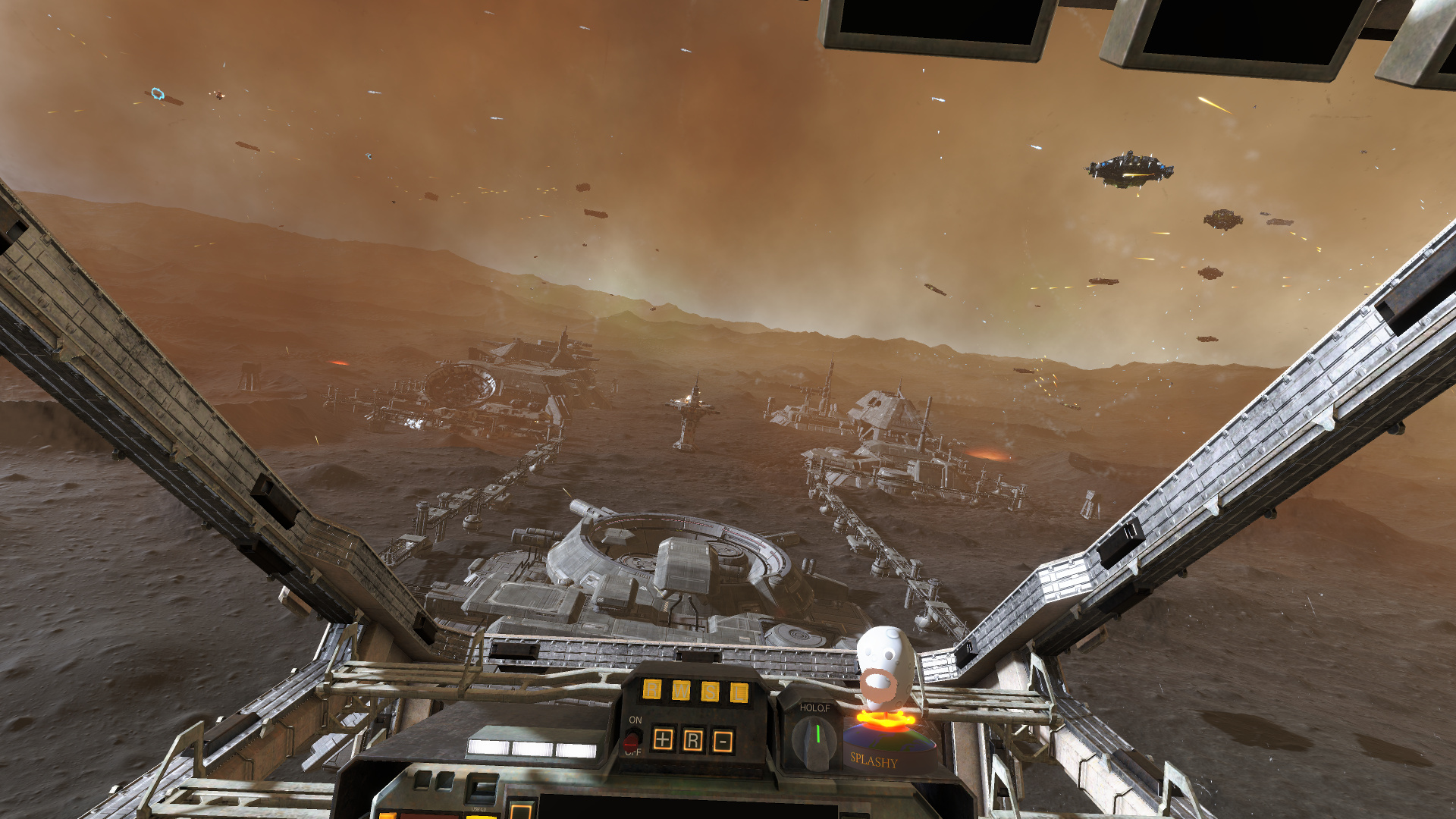Viewport: 1456px width, 819px height.
Task: Hit the orange-outlined R button beside the plus
Action: click(x=693, y=740)
